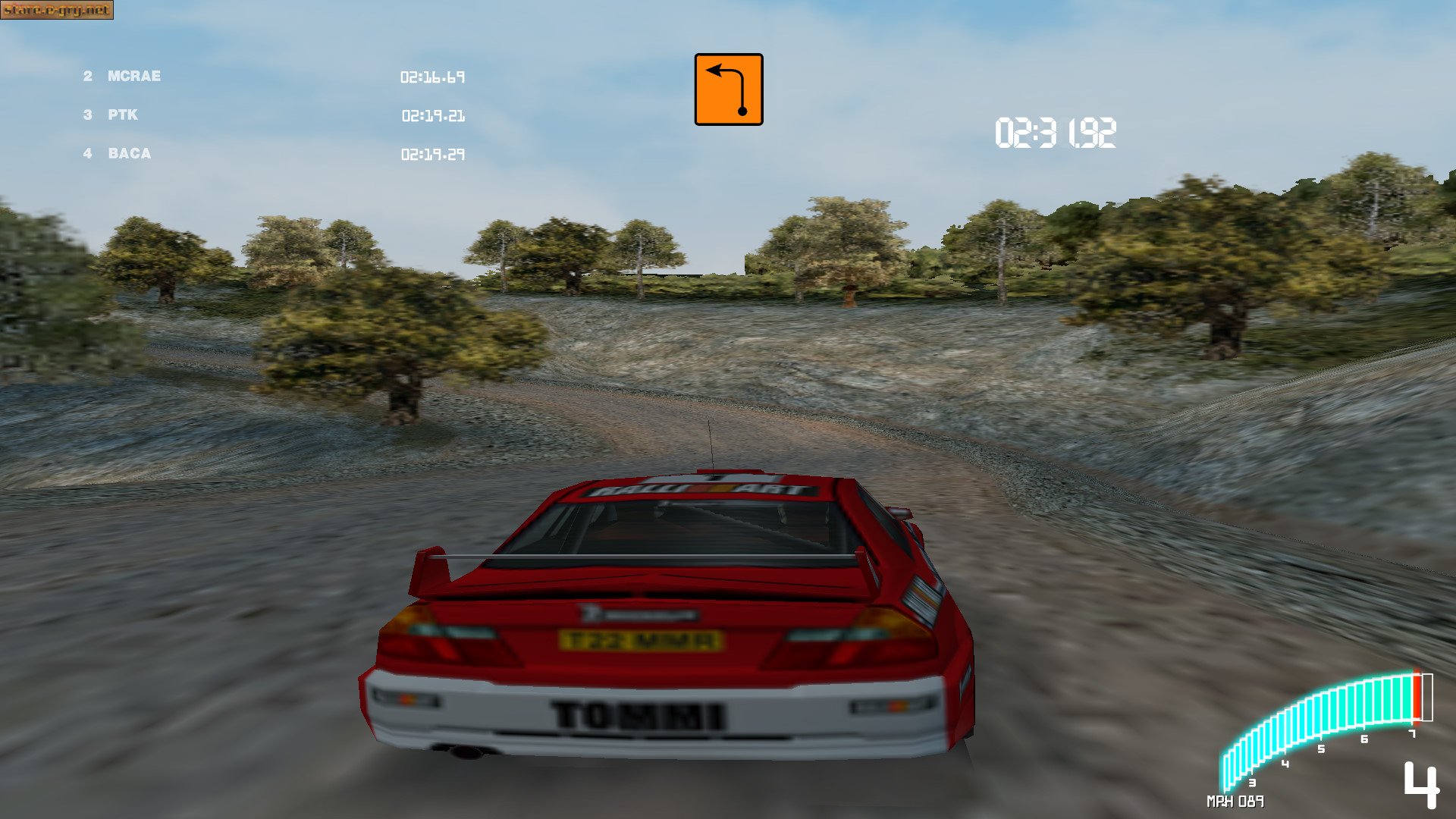
Task: Click PTK's time 02:19.21
Action: (x=435, y=116)
